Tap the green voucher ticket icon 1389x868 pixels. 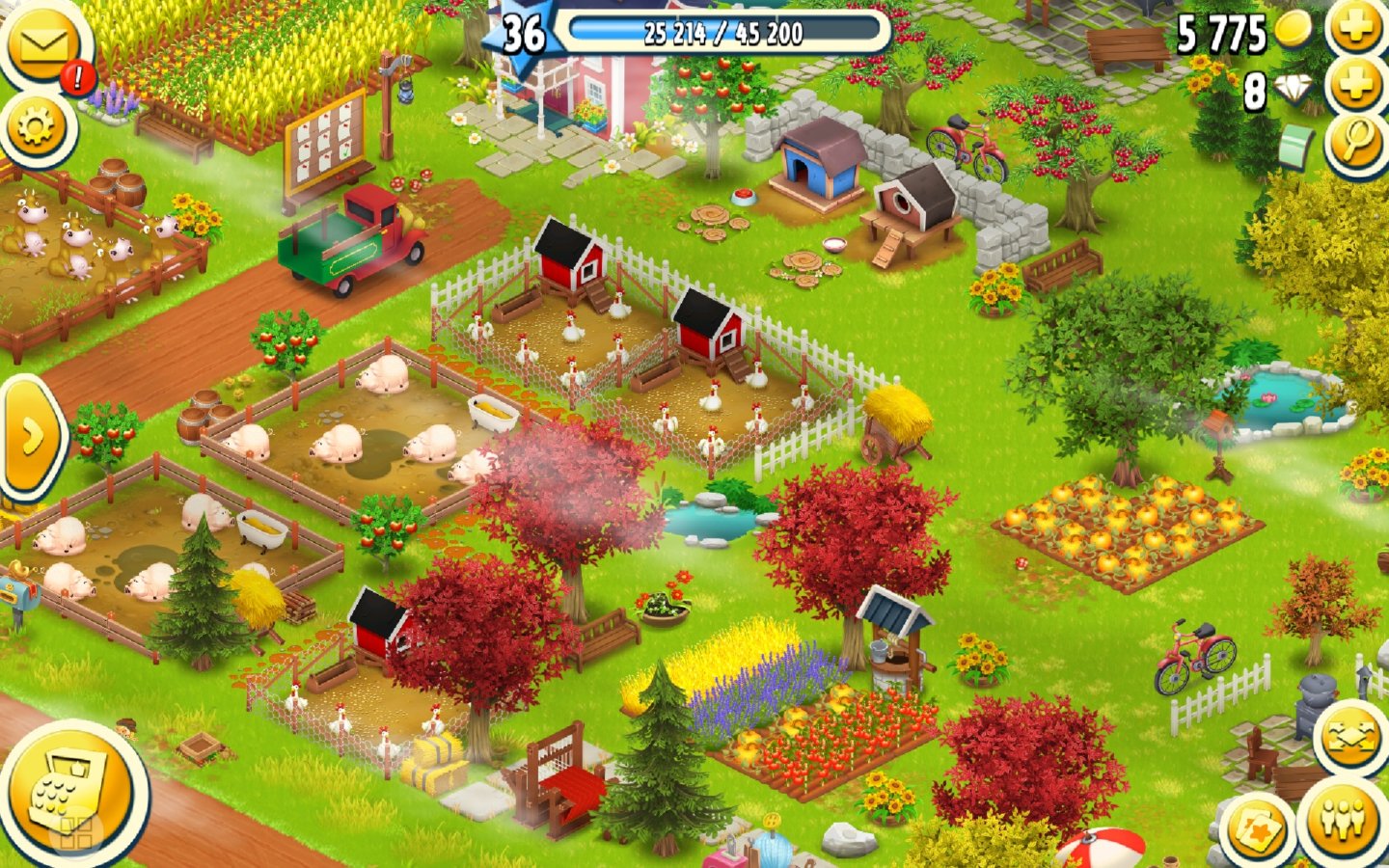pyautogui.click(x=1296, y=148)
